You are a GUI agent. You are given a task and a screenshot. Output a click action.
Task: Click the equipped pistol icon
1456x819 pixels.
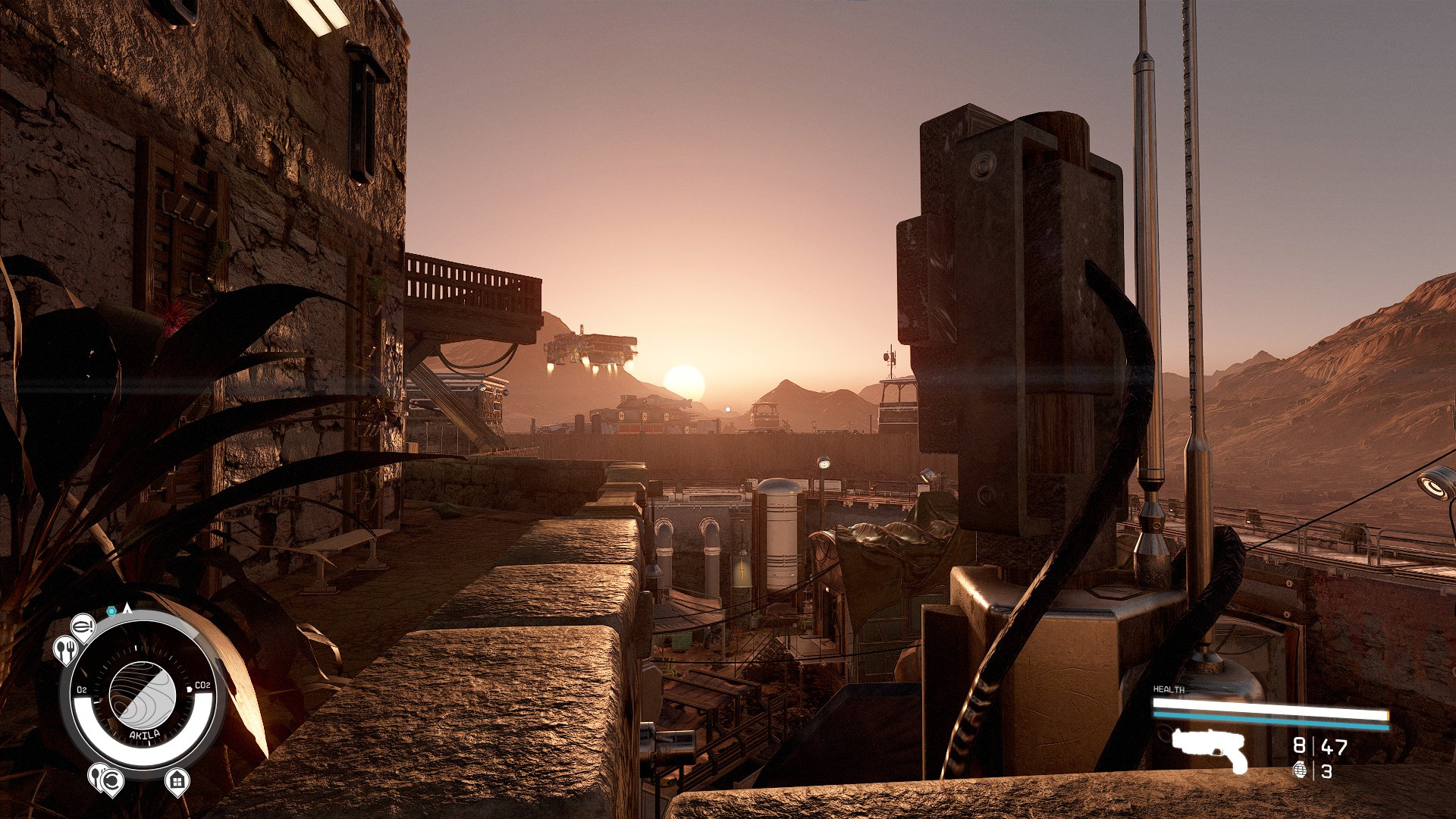[1210, 748]
